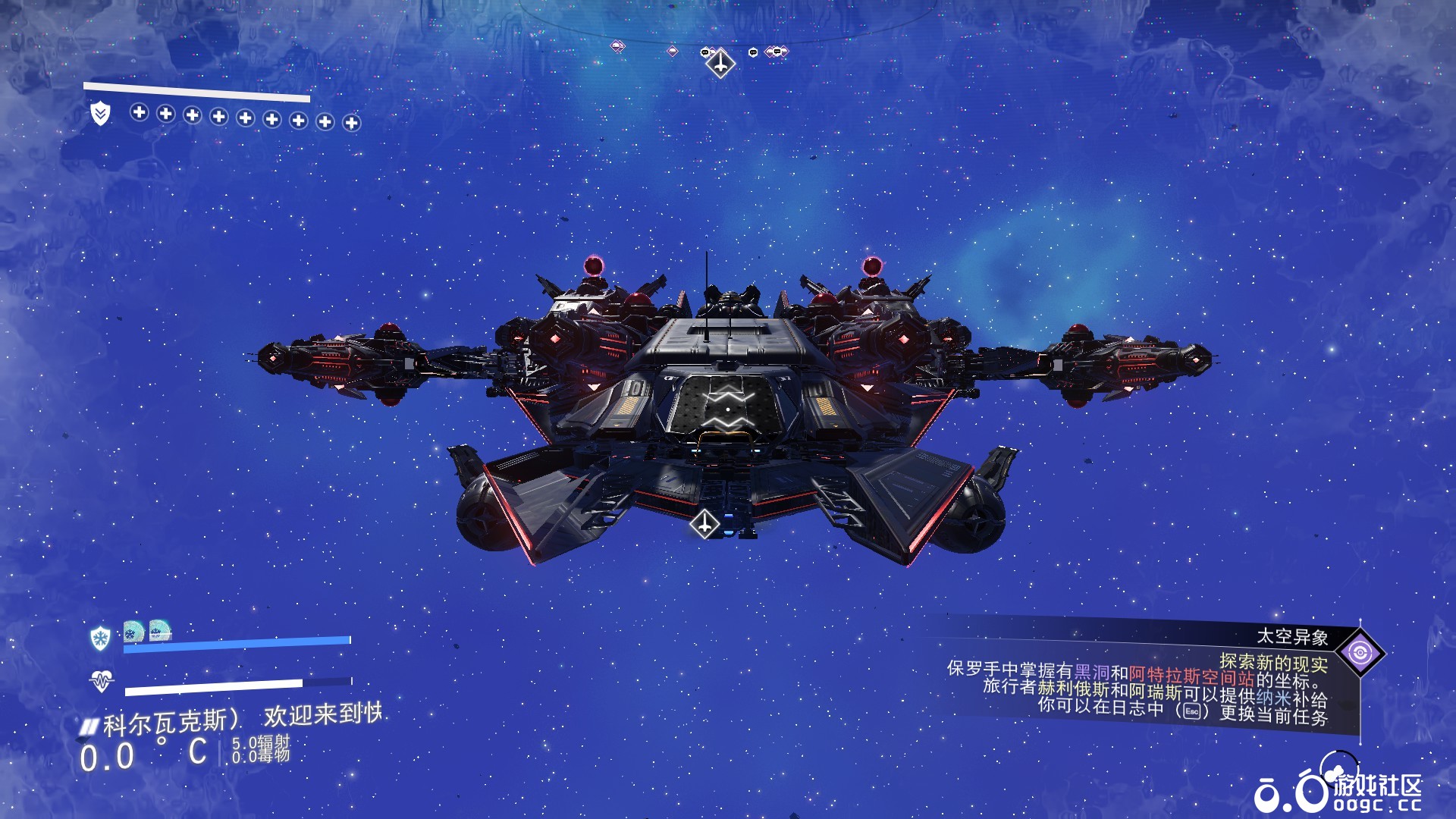Screen dimensions: 1456x819
Task: Click the life support heartbeat icon
Action: pyautogui.click(x=101, y=681)
